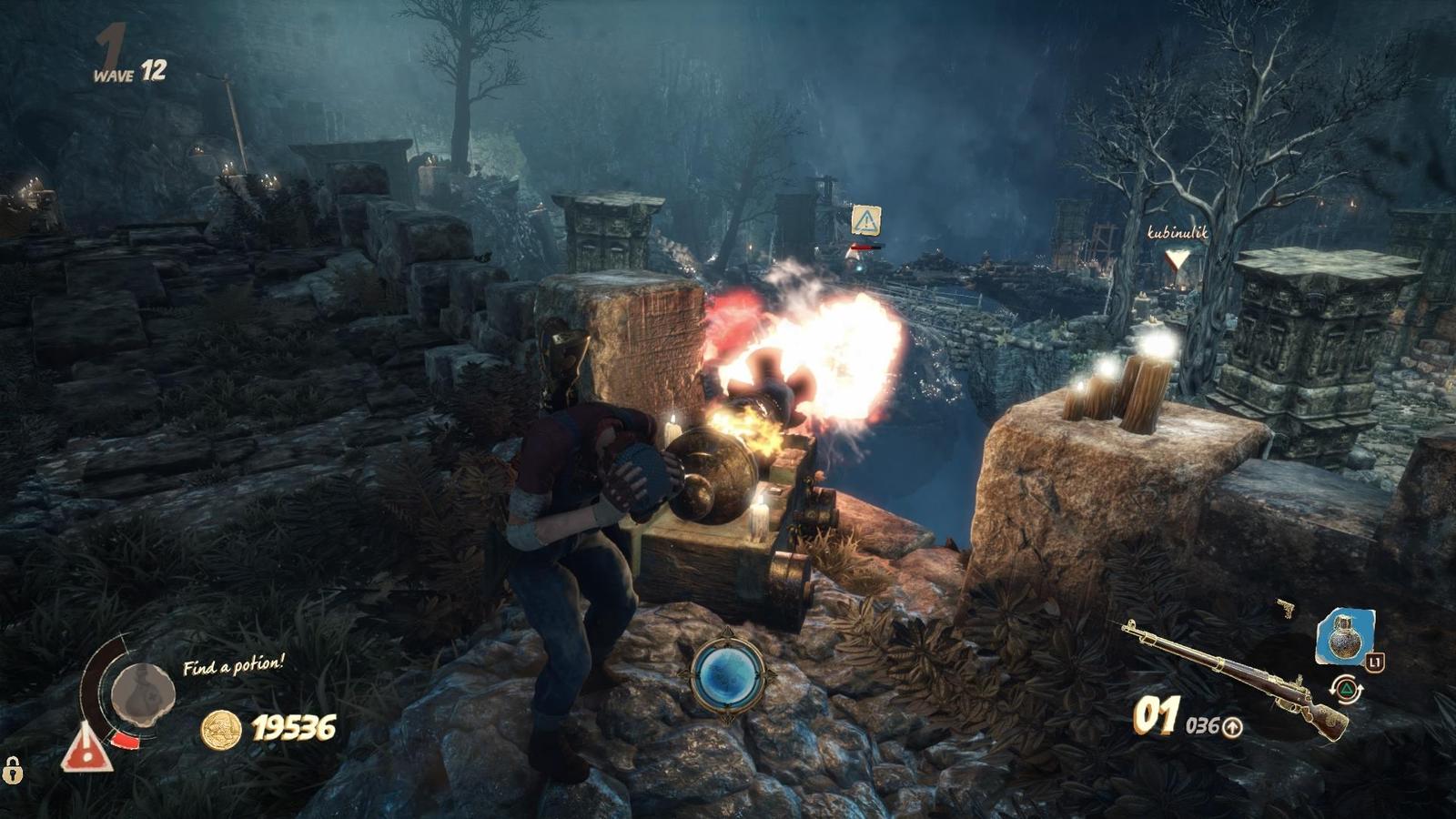1456x819 pixels.
Task: Click the blue amulet orb
Action: [727, 676]
